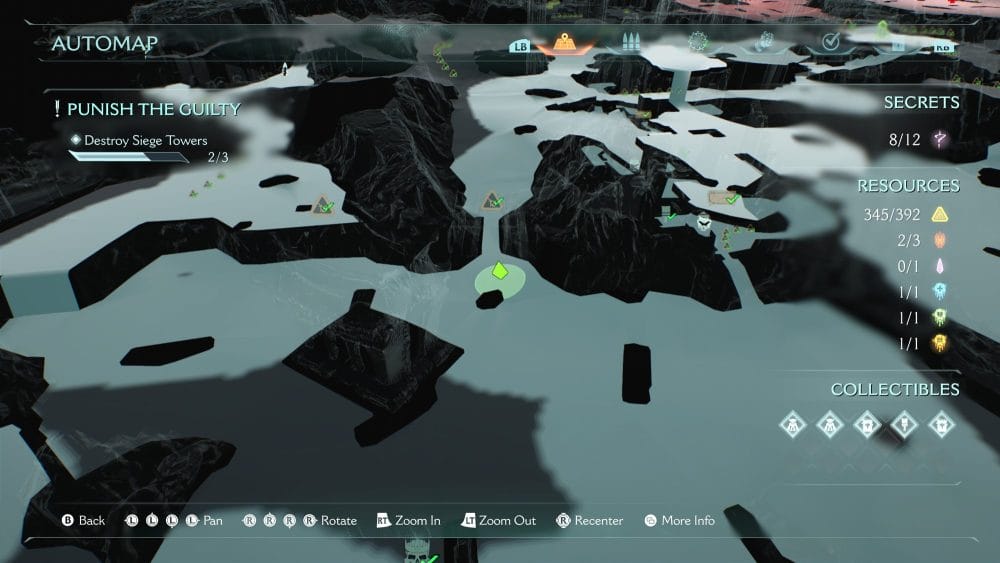1000x563 pixels.
Task: Select the tan rectangular marker with checkmark
Action: coord(722,198)
